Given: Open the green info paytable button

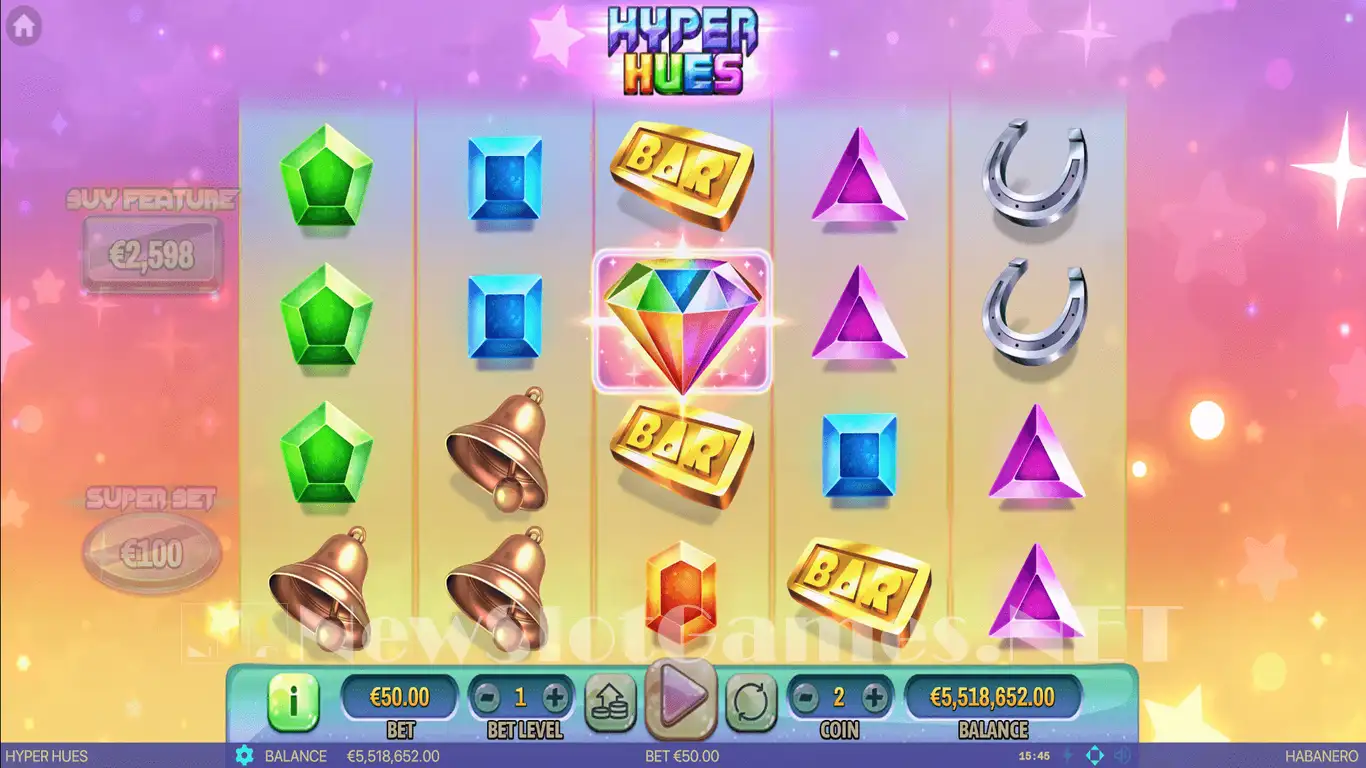Looking at the screenshot, I should coord(292,701).
